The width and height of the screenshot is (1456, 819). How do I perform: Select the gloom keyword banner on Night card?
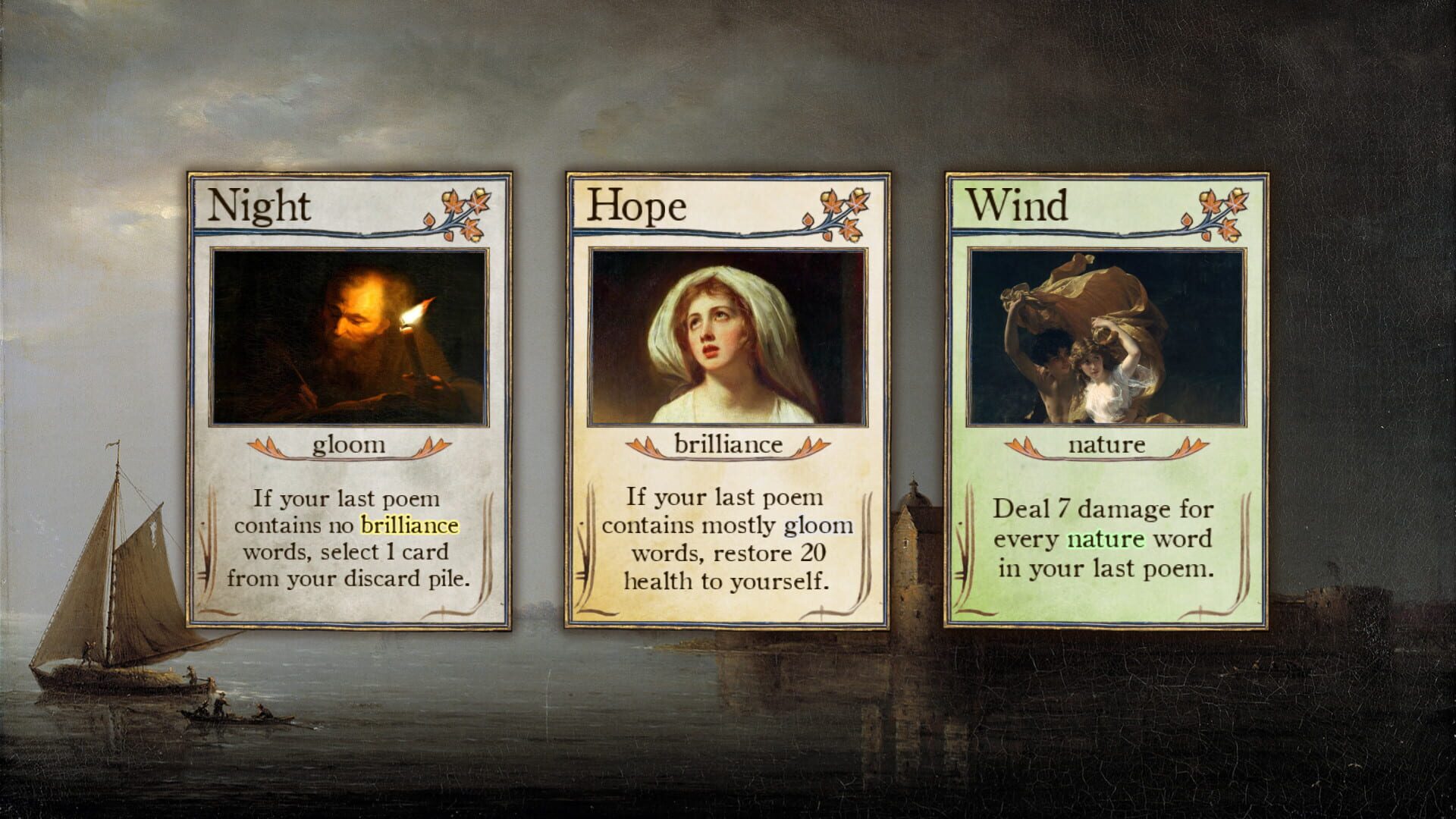349,446
